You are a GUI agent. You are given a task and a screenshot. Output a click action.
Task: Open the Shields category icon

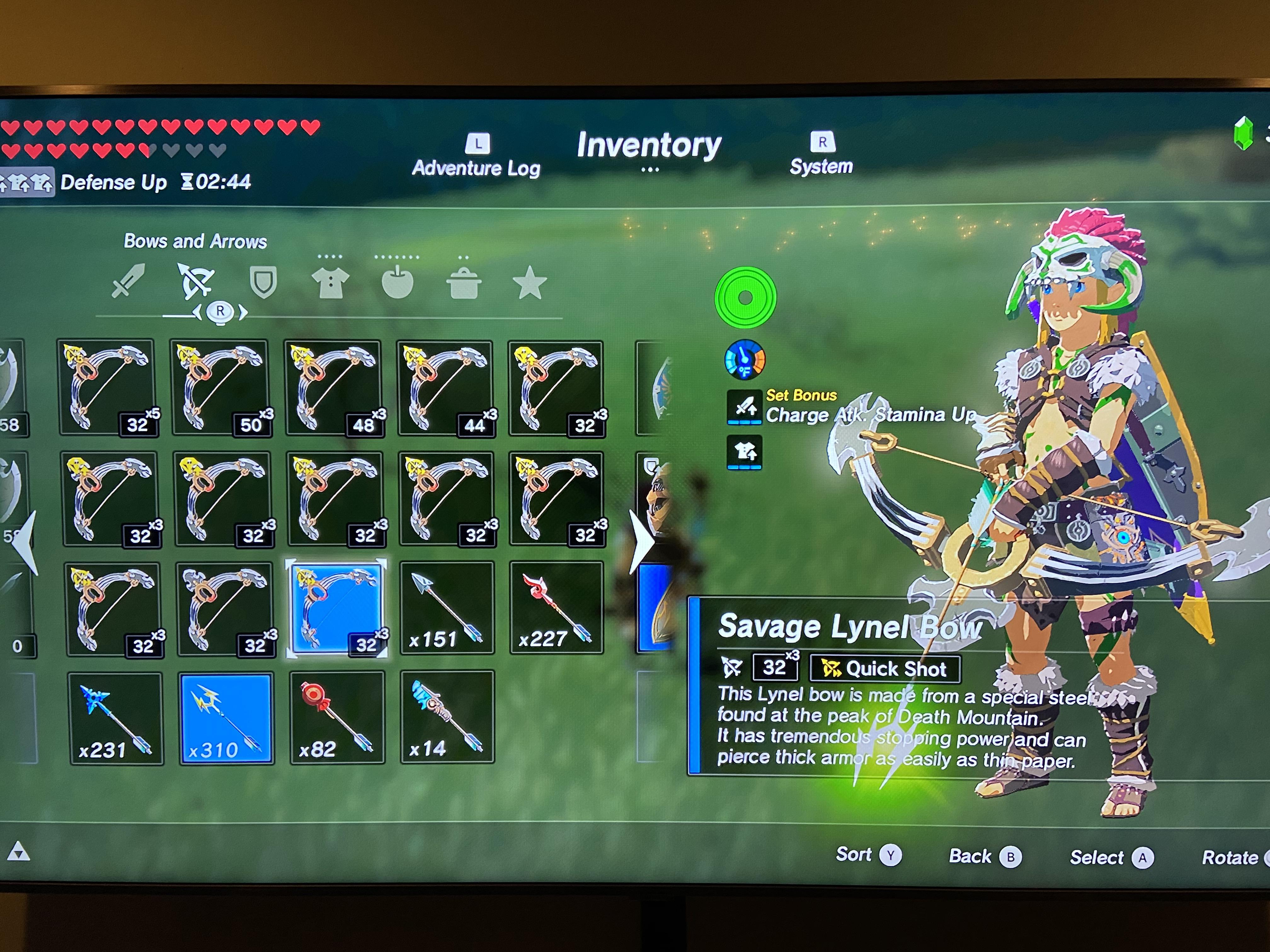(264, 282)
